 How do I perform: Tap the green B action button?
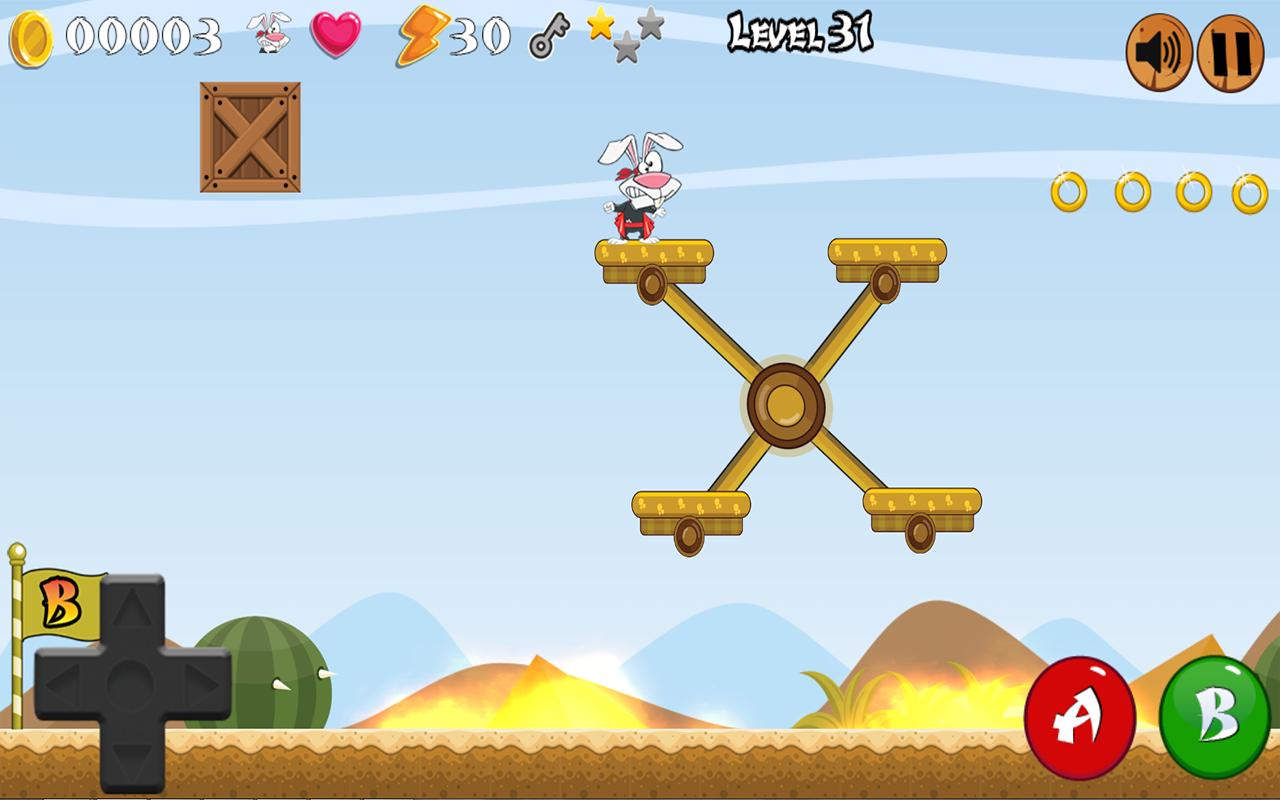click(x=1214, y=717)
